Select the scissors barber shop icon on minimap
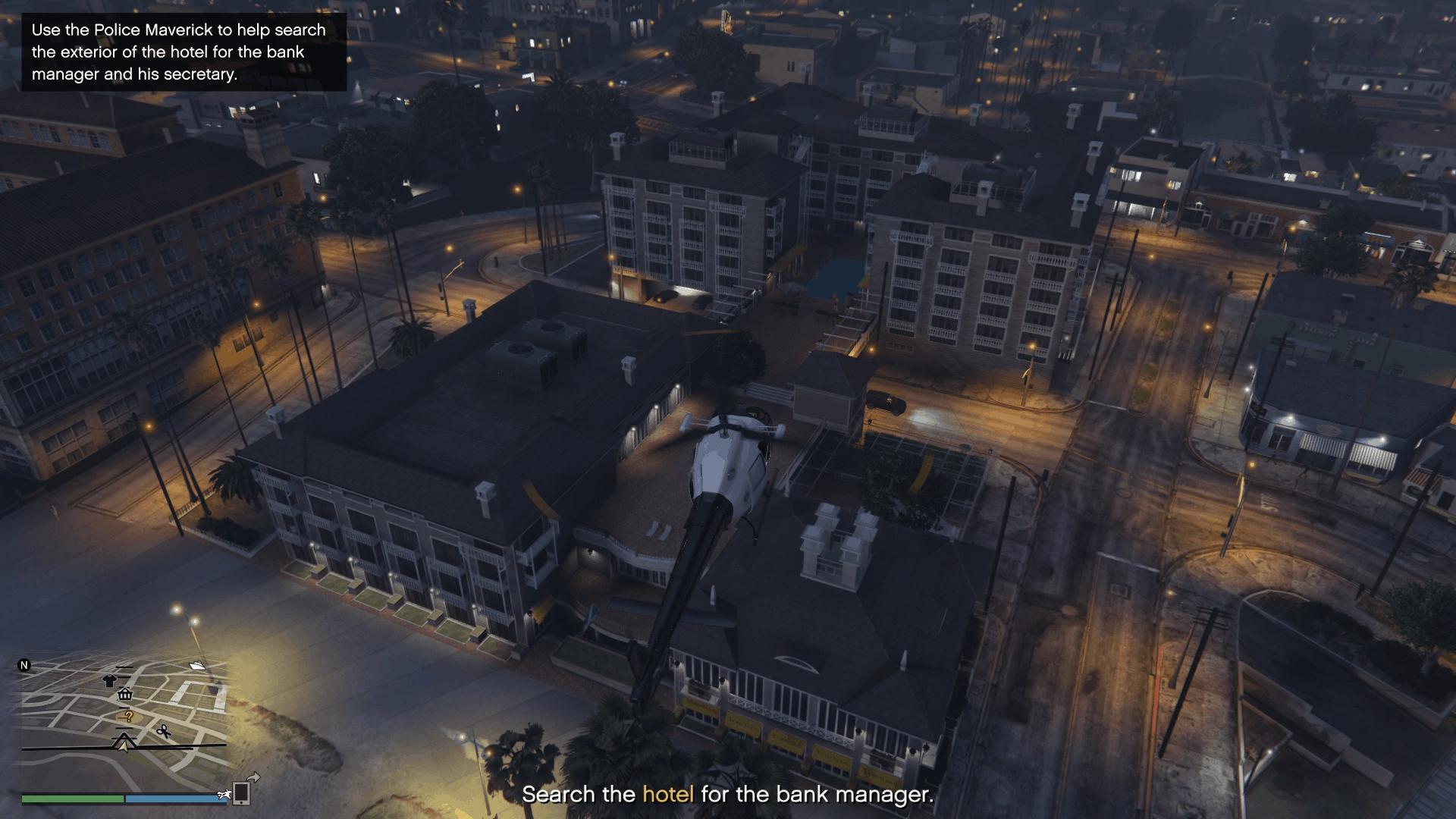Screen dimensions: 1456x819 click(x=164, y=732)
